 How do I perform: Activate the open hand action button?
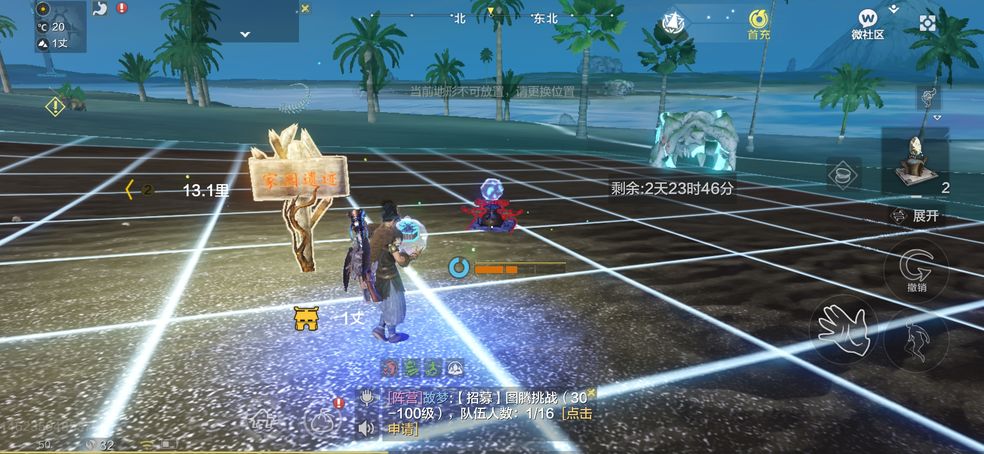(842, 329)
